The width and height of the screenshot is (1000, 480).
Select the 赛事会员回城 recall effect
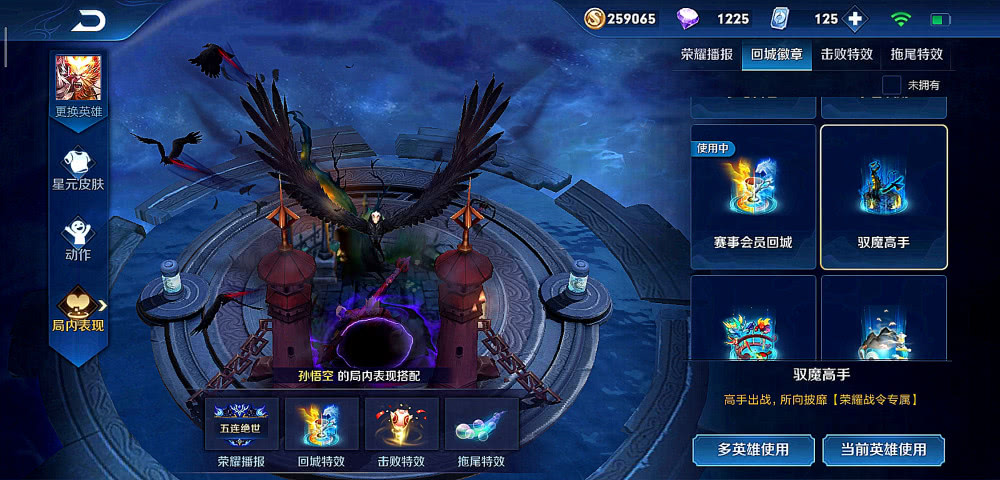tap(754, 197)
